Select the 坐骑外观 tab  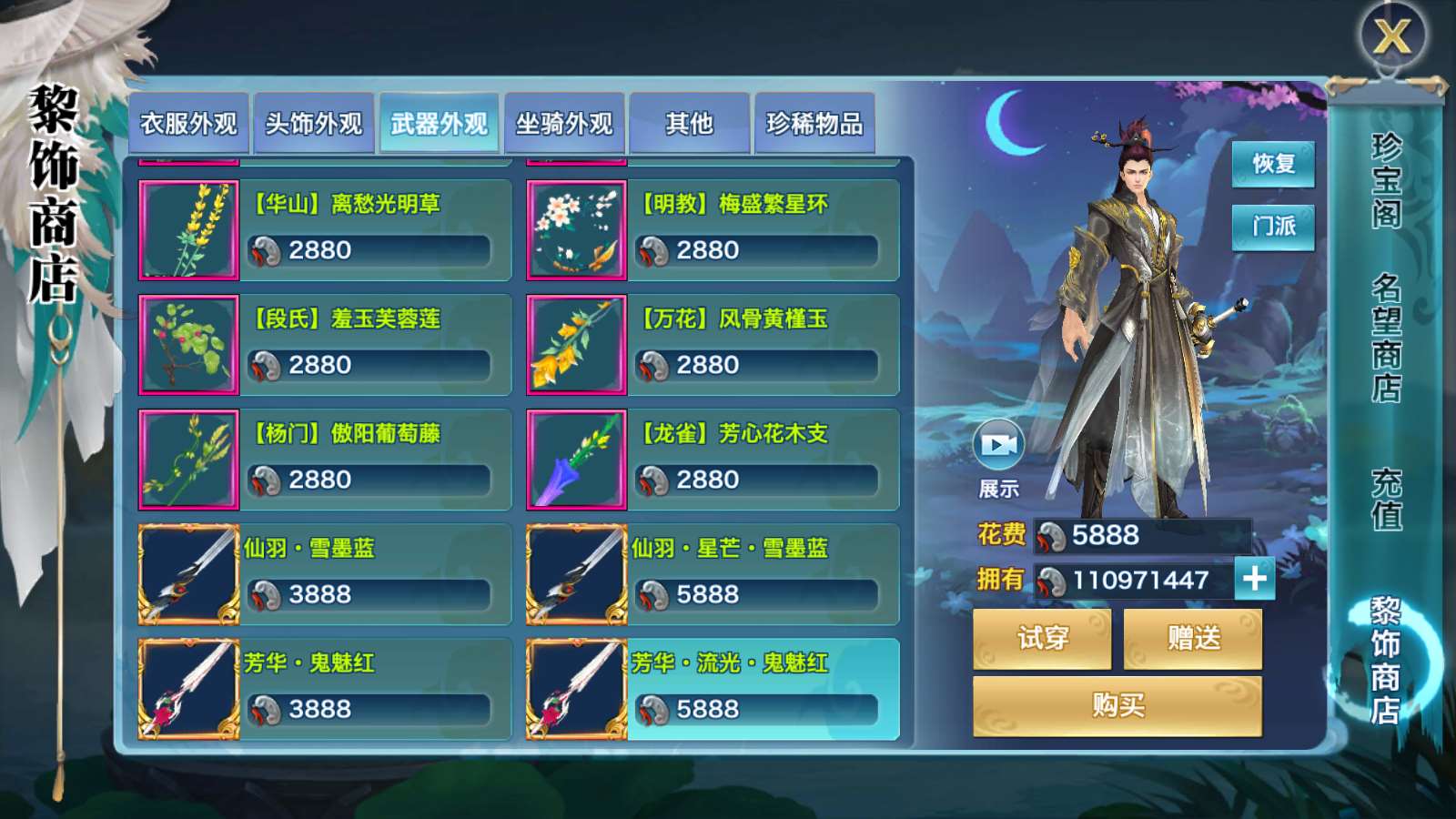(x=564, y=124)
